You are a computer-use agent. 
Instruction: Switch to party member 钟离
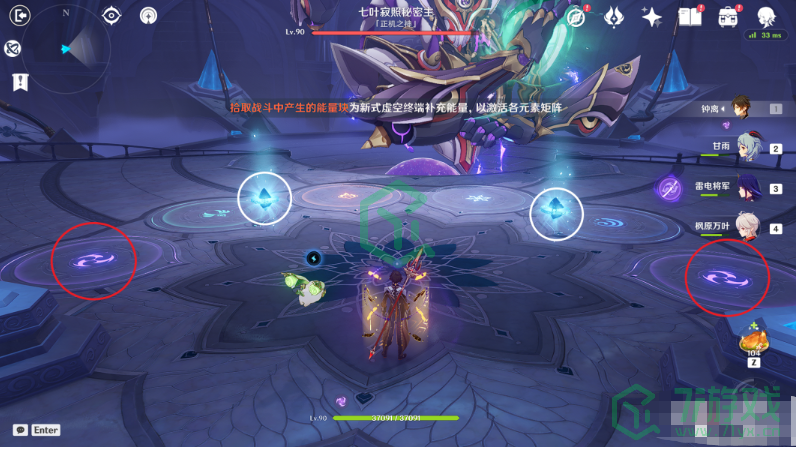(741, 107)
